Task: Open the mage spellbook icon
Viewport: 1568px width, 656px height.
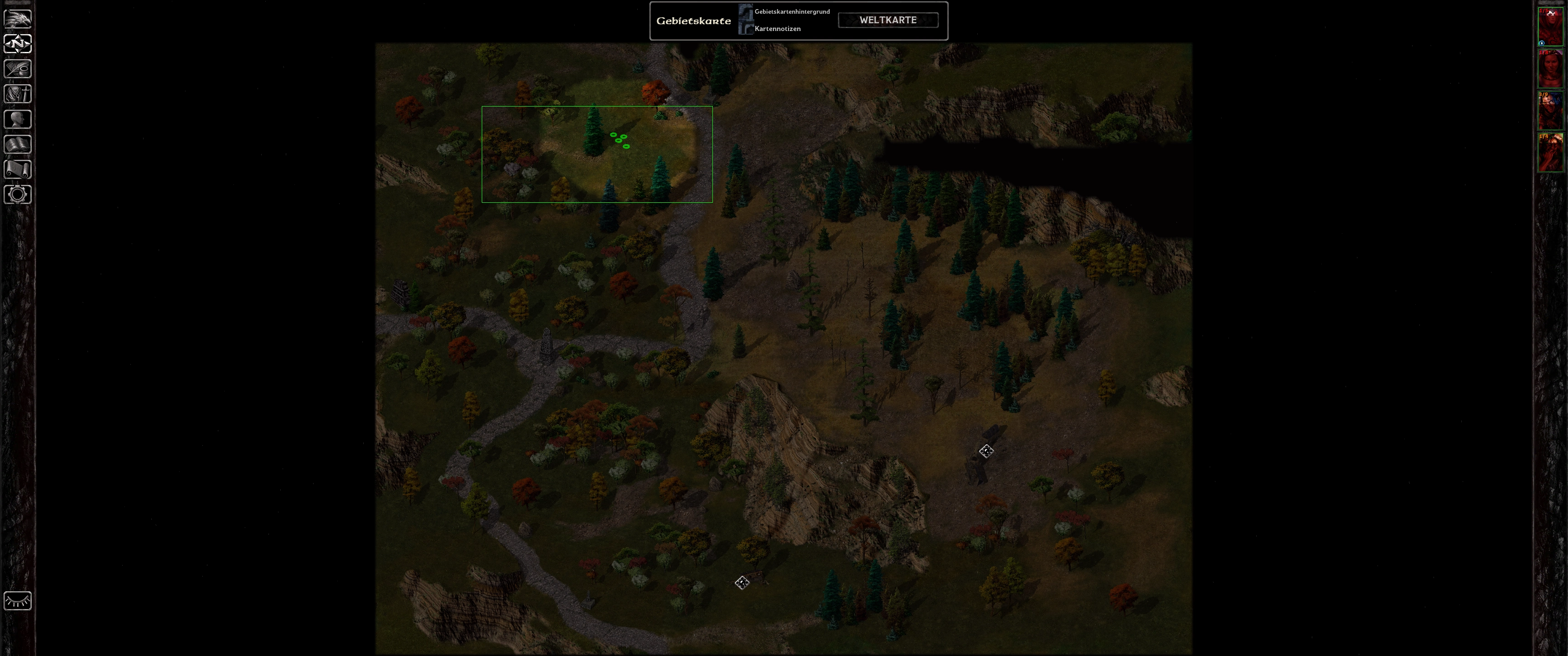Action: (x=18, y=144)
